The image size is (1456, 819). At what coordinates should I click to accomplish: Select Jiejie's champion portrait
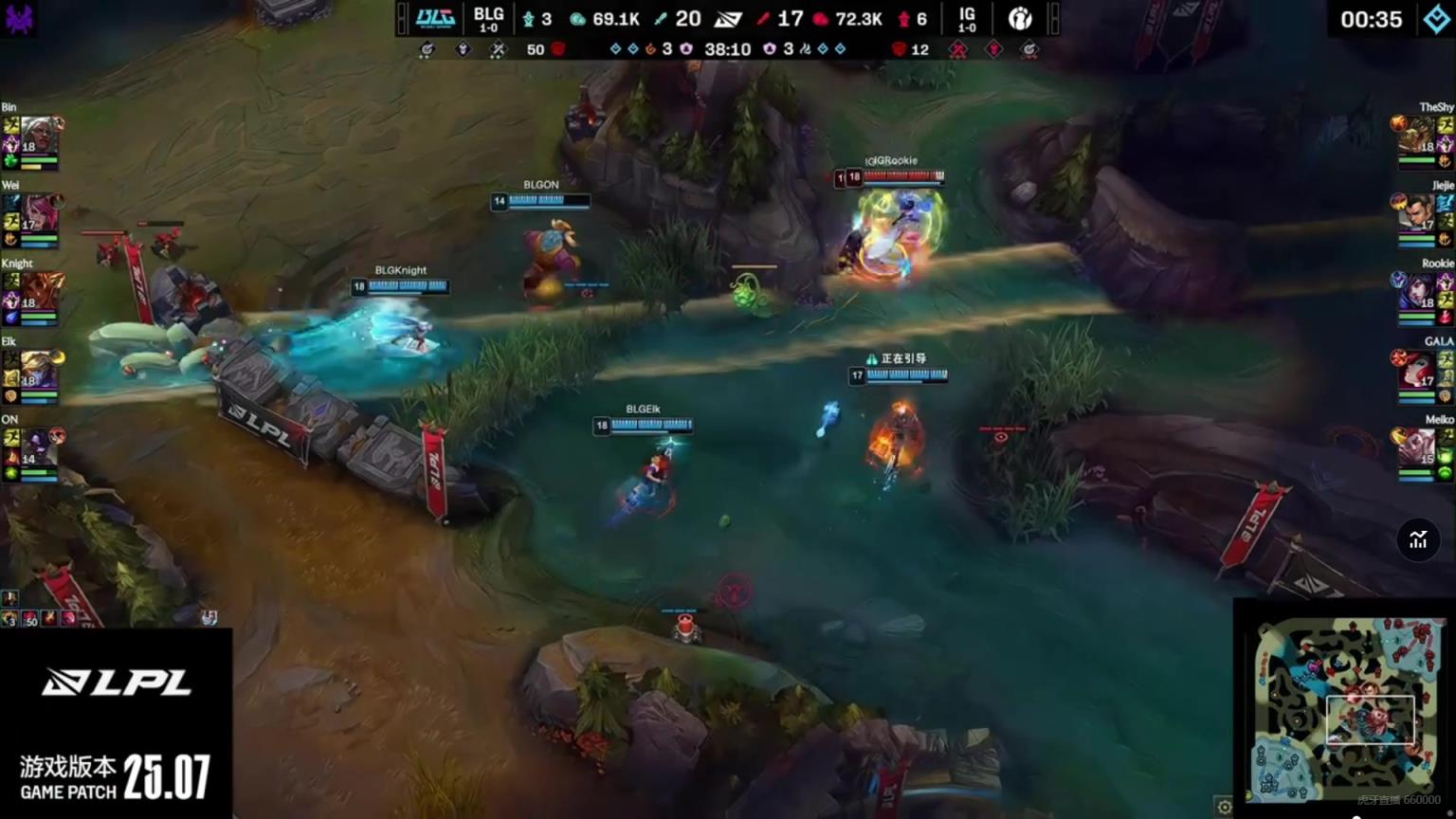pos(1417,214)
